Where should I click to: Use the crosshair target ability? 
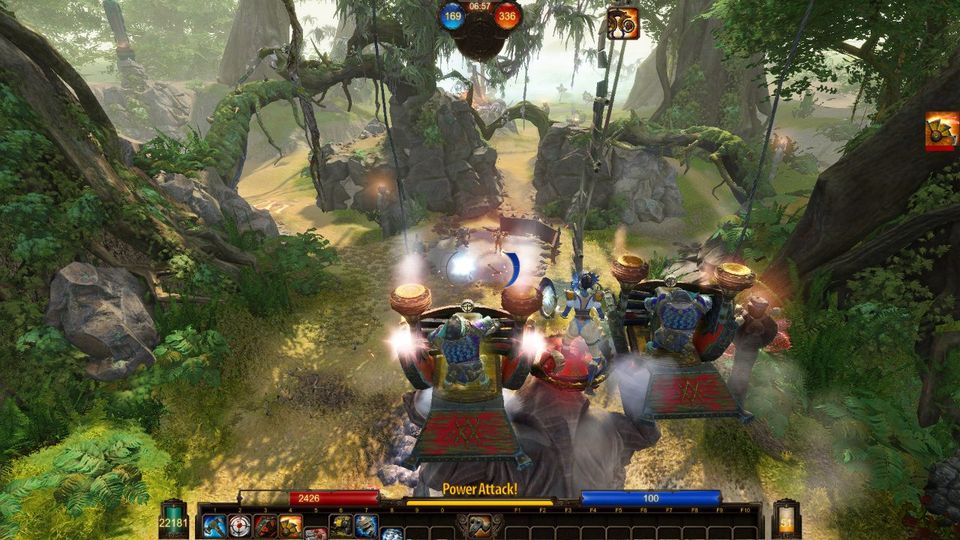point(240,525)
